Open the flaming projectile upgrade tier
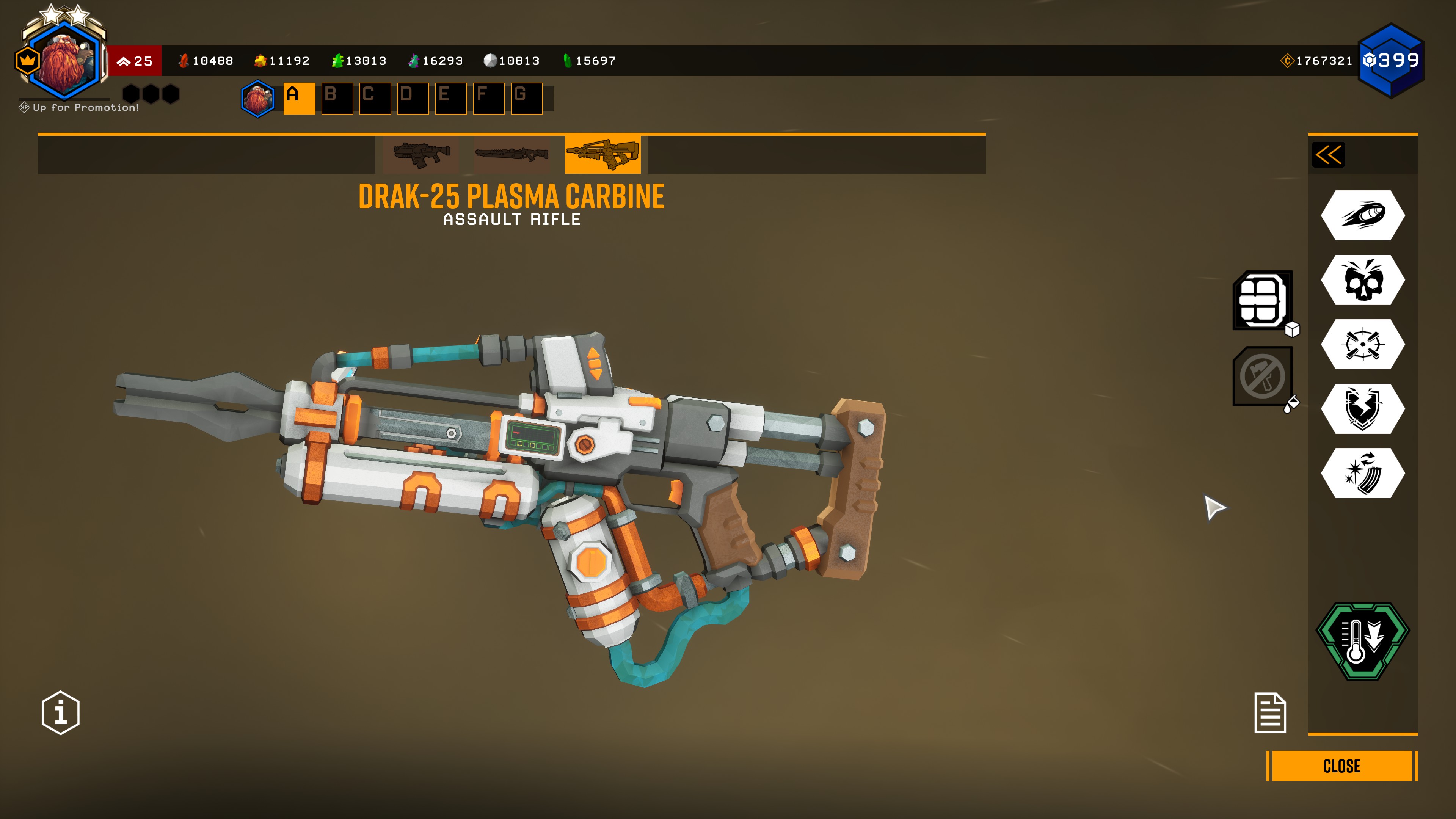 1362,215
